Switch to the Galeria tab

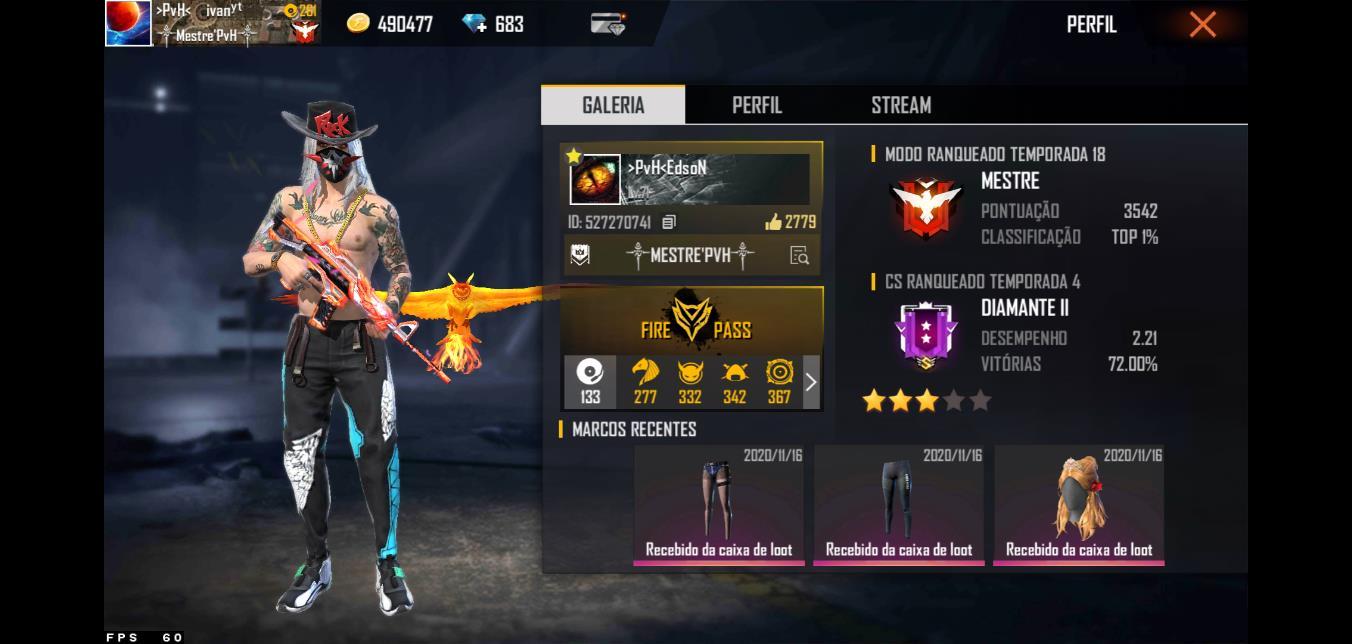click(613, 105)
